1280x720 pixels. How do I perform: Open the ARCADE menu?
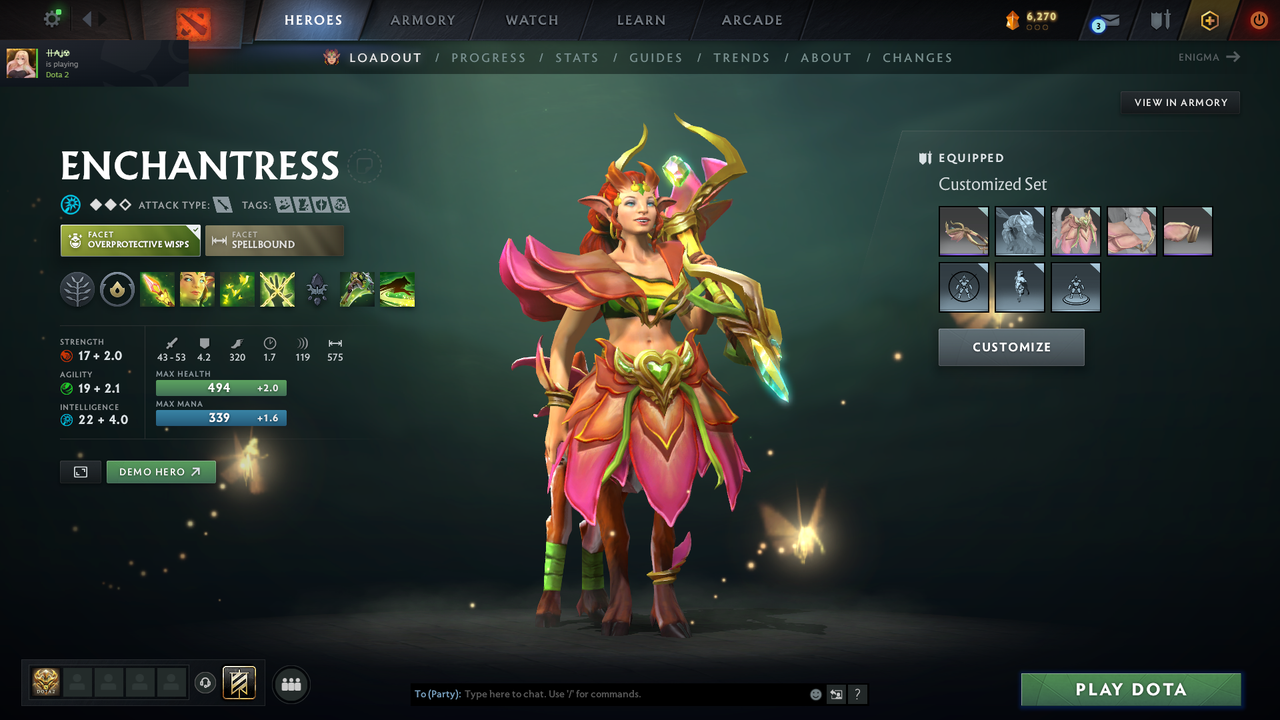751,20
